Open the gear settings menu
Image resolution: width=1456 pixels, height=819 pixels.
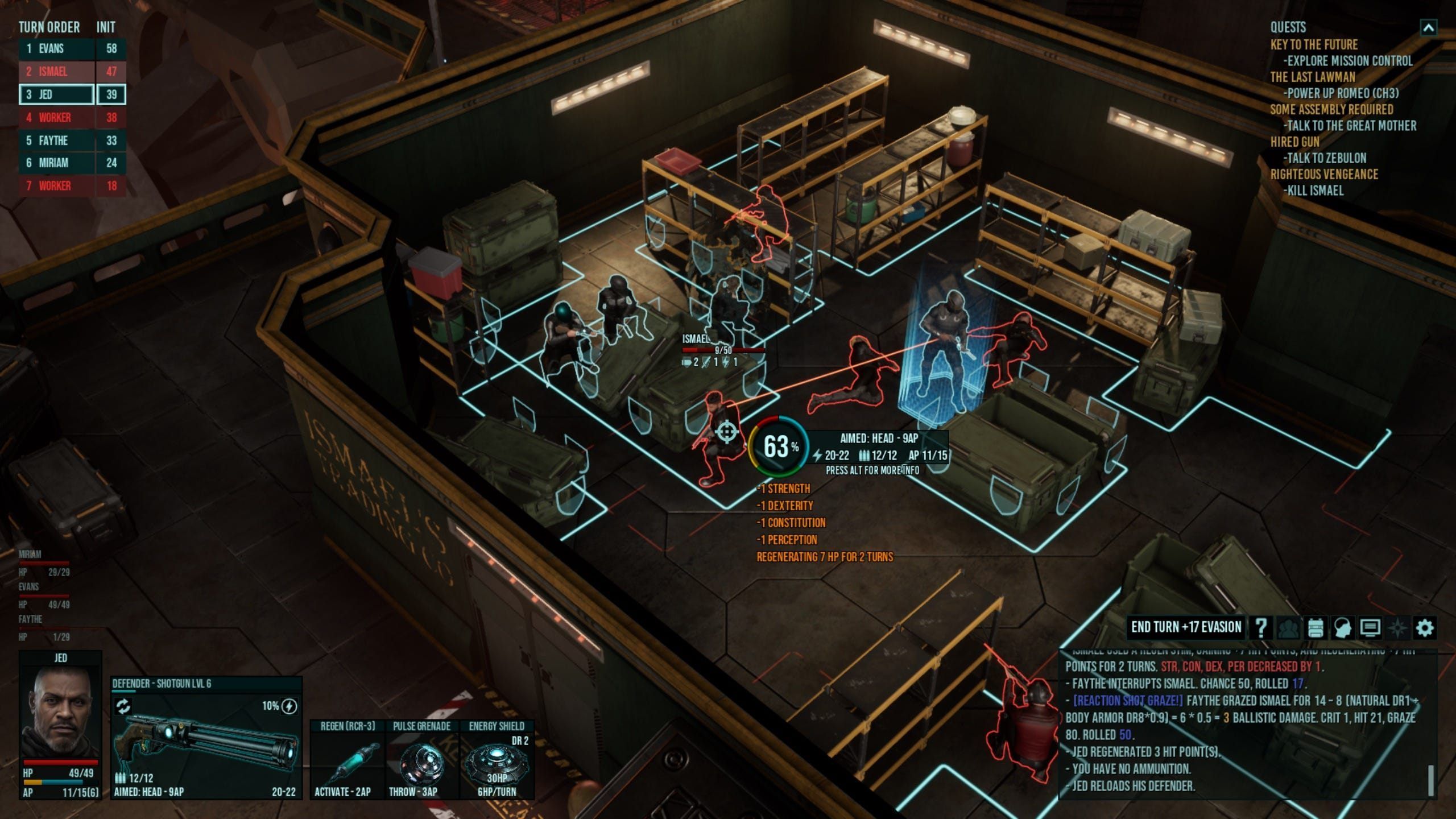(1424, 628)
